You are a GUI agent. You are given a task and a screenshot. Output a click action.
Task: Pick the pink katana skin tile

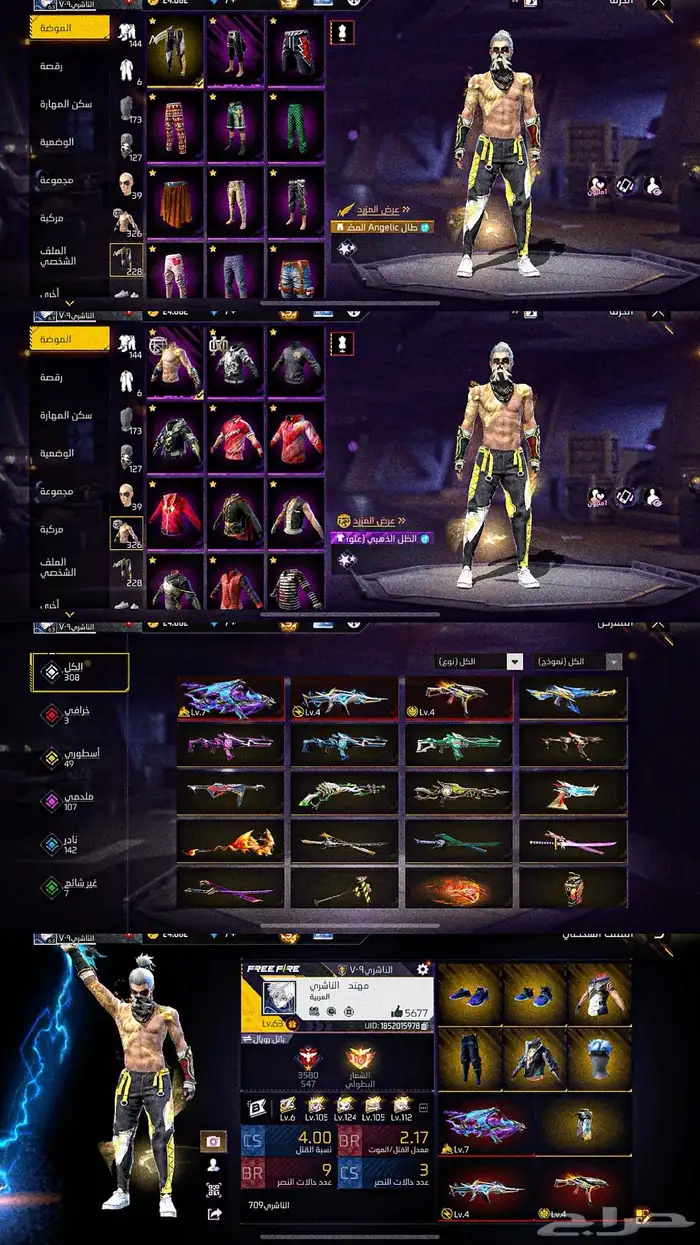tap(573, 840)
